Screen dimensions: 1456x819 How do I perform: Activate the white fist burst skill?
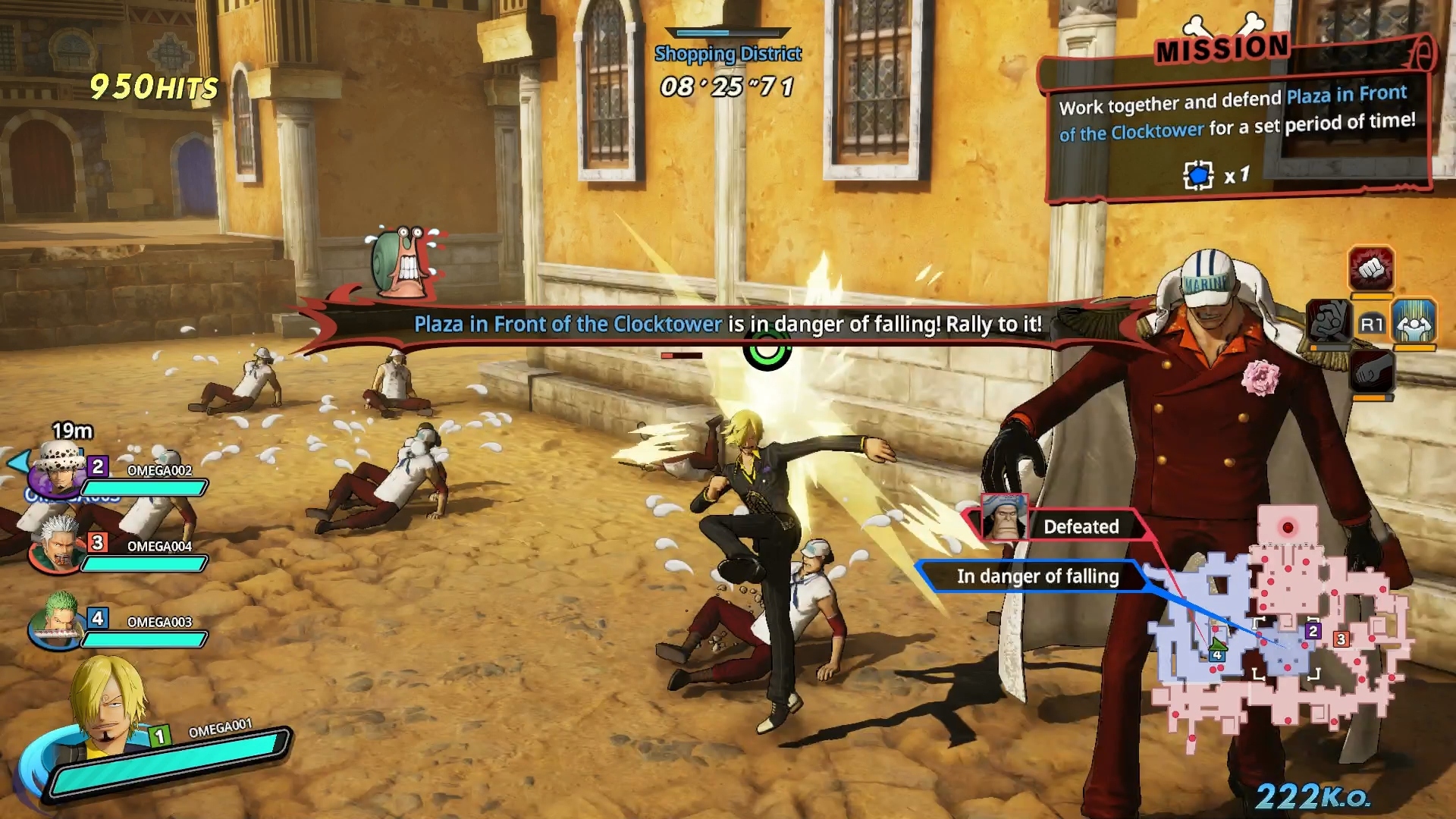pyautogui.click(x=1370, y=268)
